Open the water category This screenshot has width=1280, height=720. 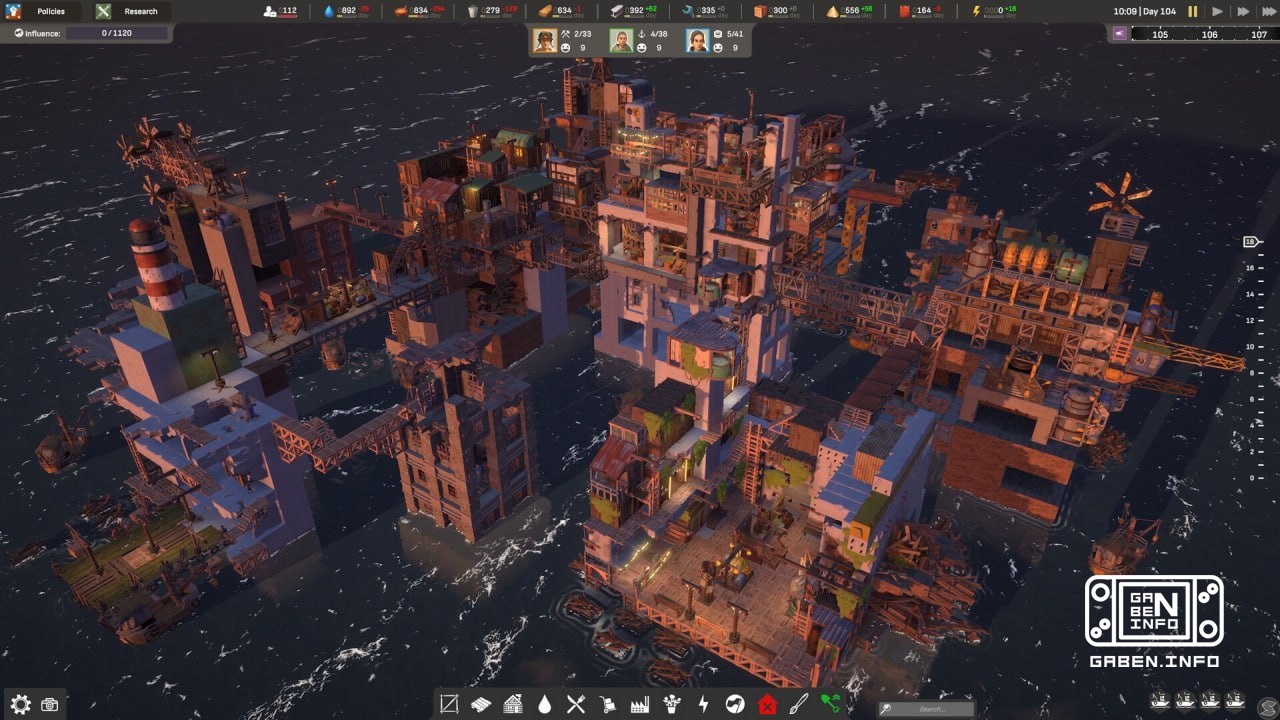click(543, 703)
